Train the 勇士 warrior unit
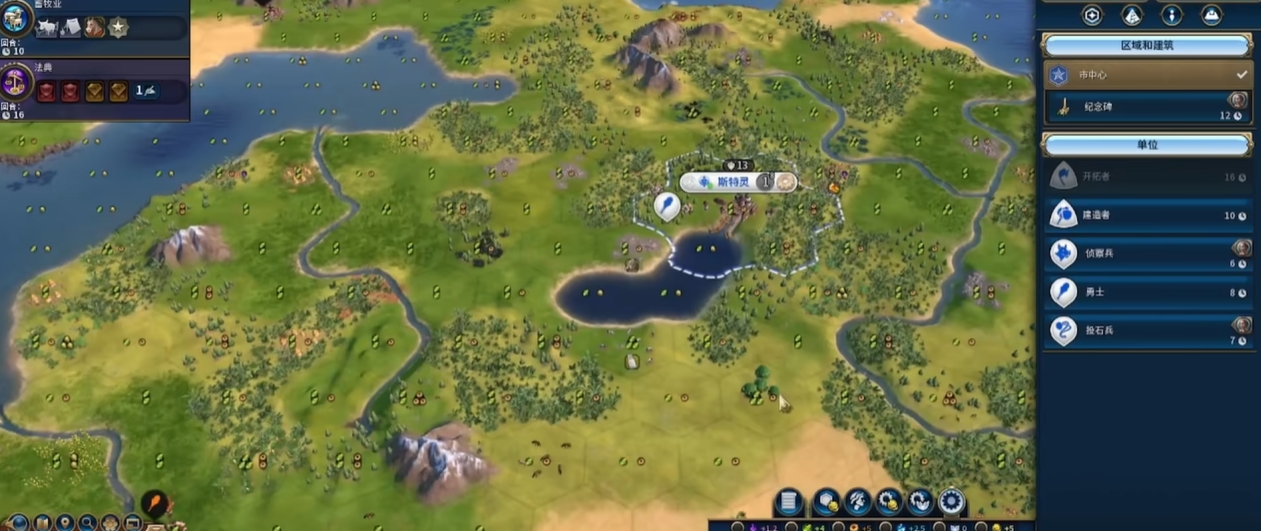This screenshot has height=531, width=1261. 1146,292
